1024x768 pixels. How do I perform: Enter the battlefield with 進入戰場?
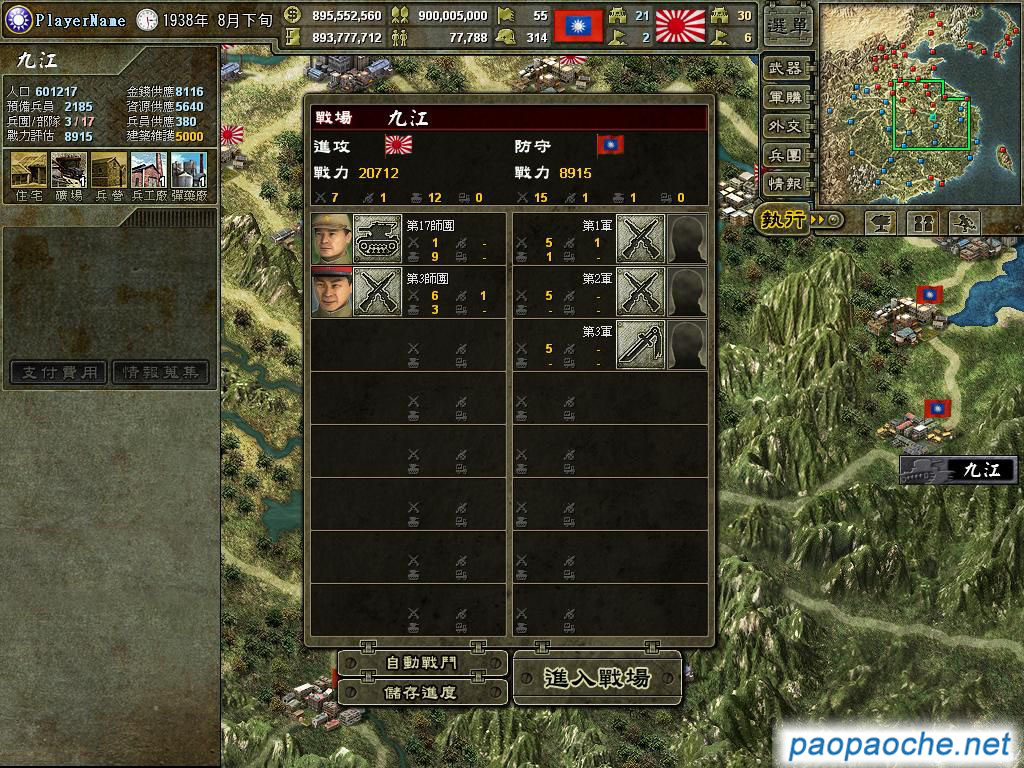597,678
